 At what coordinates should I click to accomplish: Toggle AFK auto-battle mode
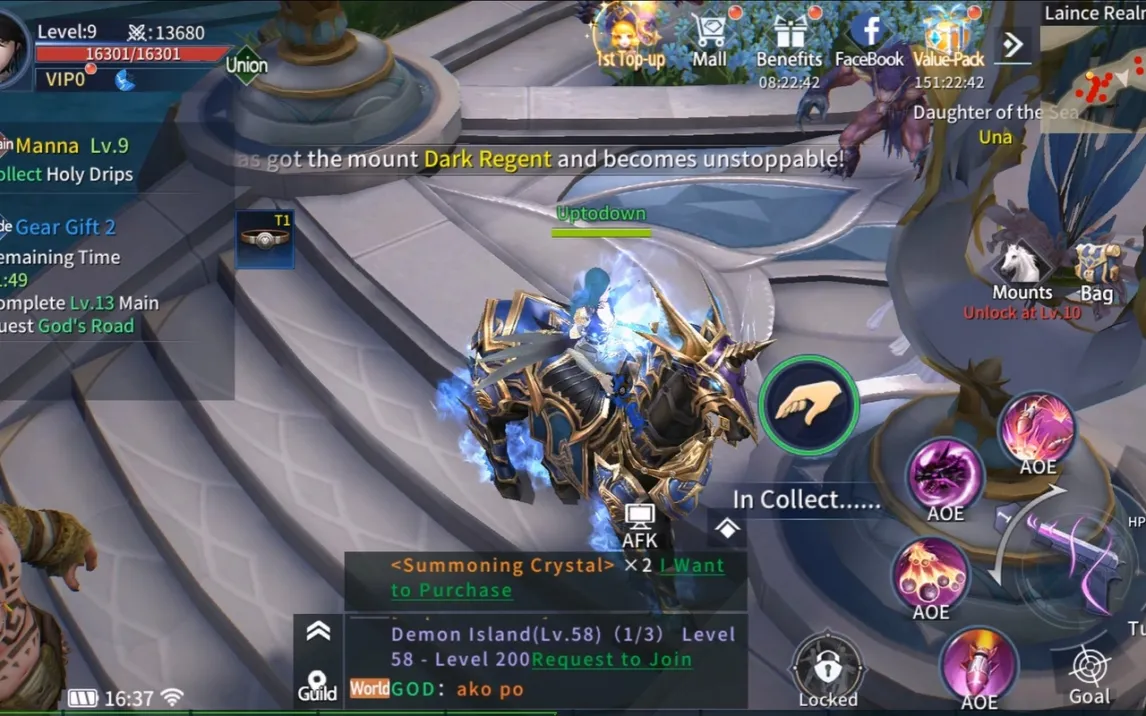tap(640, 525)
